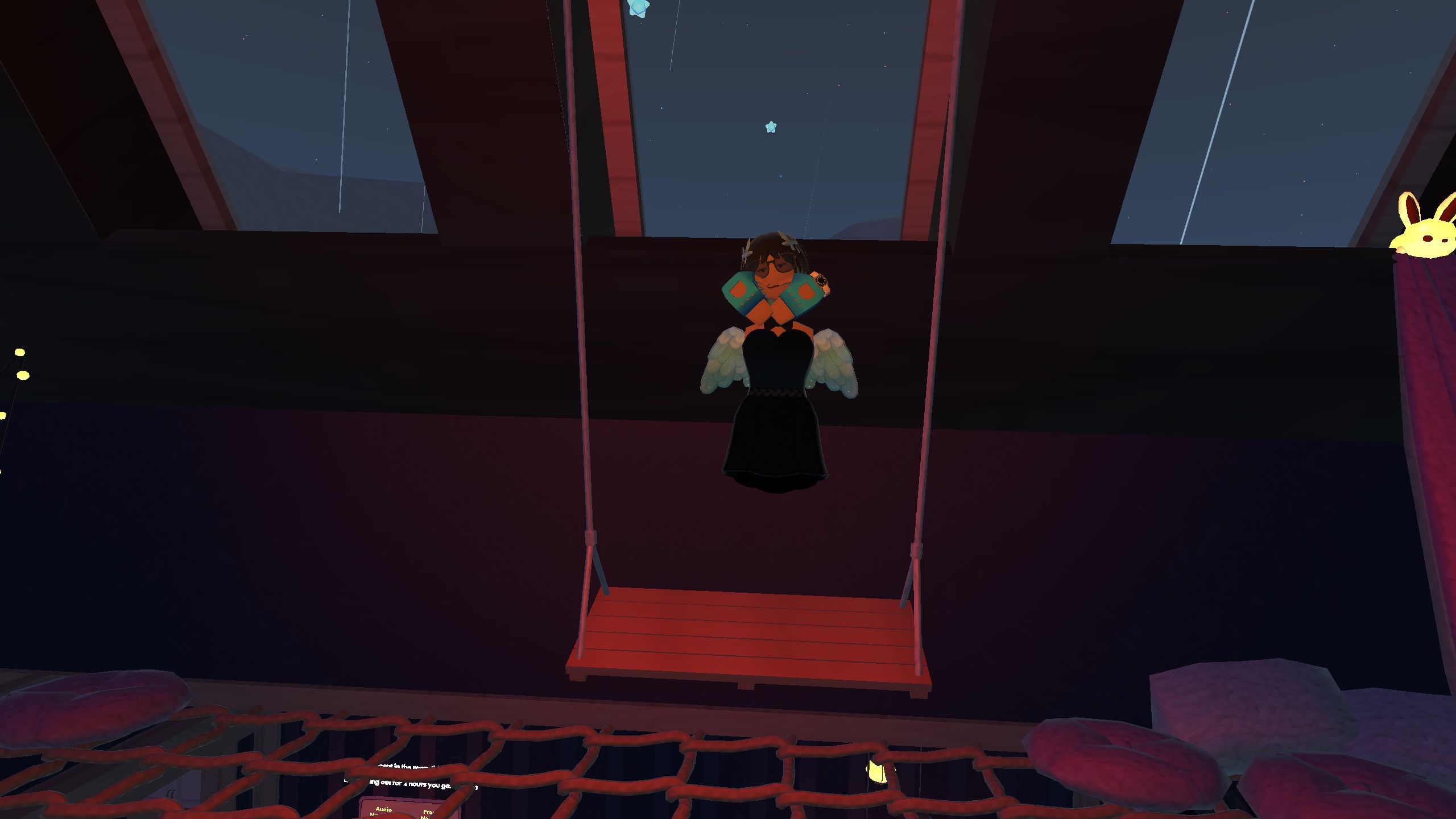This screenshot has width=1456, height=819.
Task: Toggle the Pro notification option on the board
Action: [427, 813]
